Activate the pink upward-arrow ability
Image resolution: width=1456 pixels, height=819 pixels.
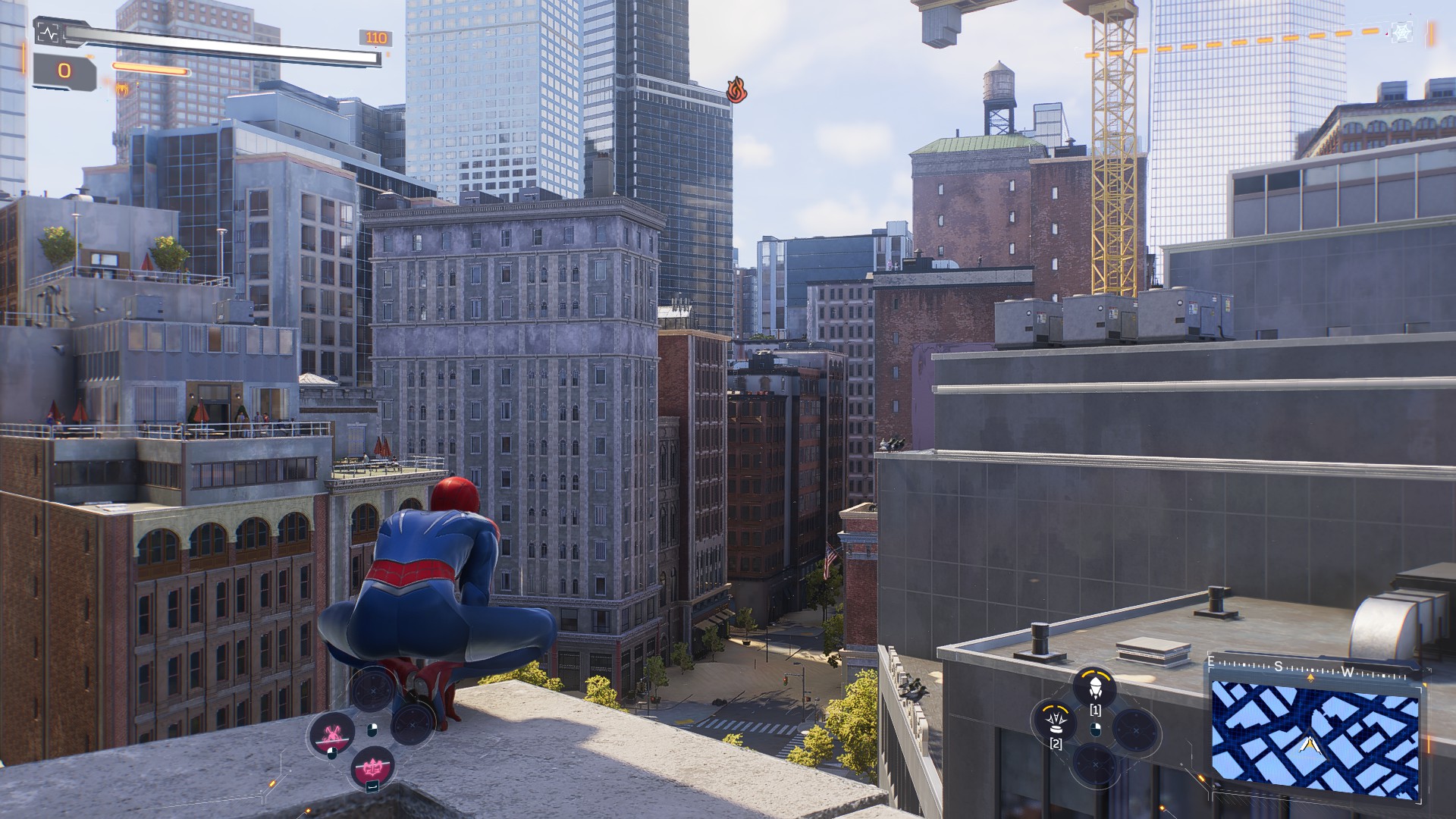pyautogui.click(x=372, y=767)
